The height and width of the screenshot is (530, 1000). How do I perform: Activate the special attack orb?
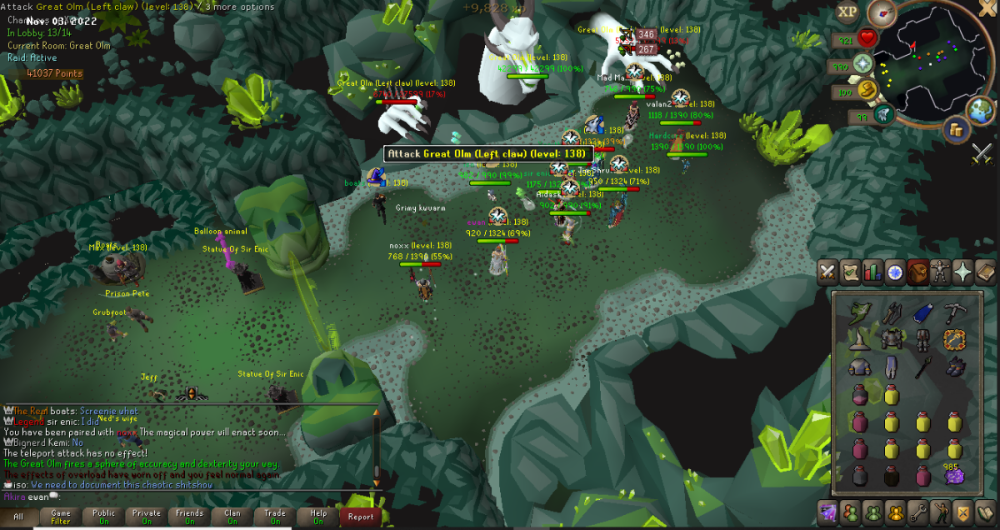(x=884, y=116)
